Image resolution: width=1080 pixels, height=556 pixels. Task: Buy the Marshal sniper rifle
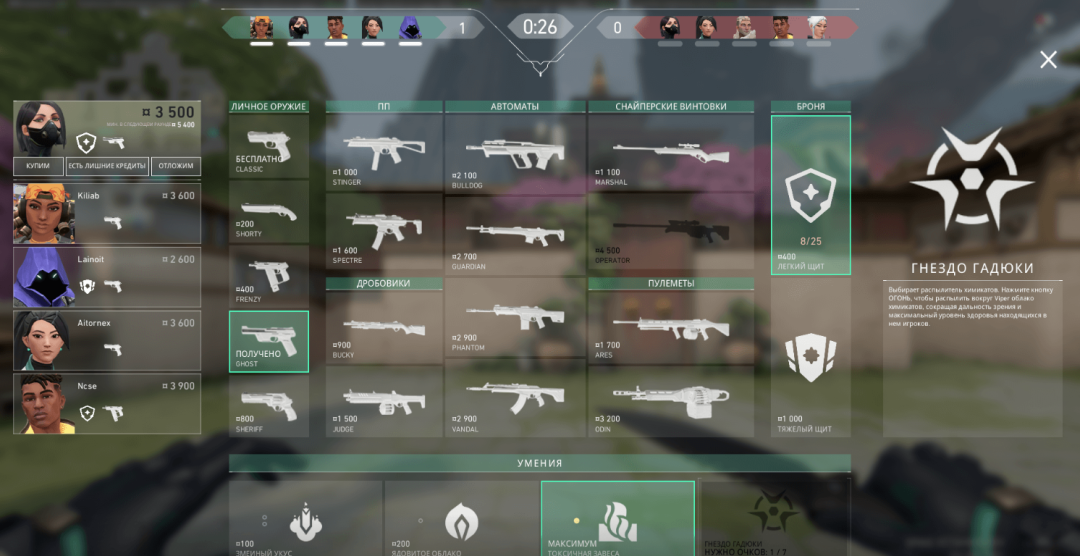pos(670,152)
